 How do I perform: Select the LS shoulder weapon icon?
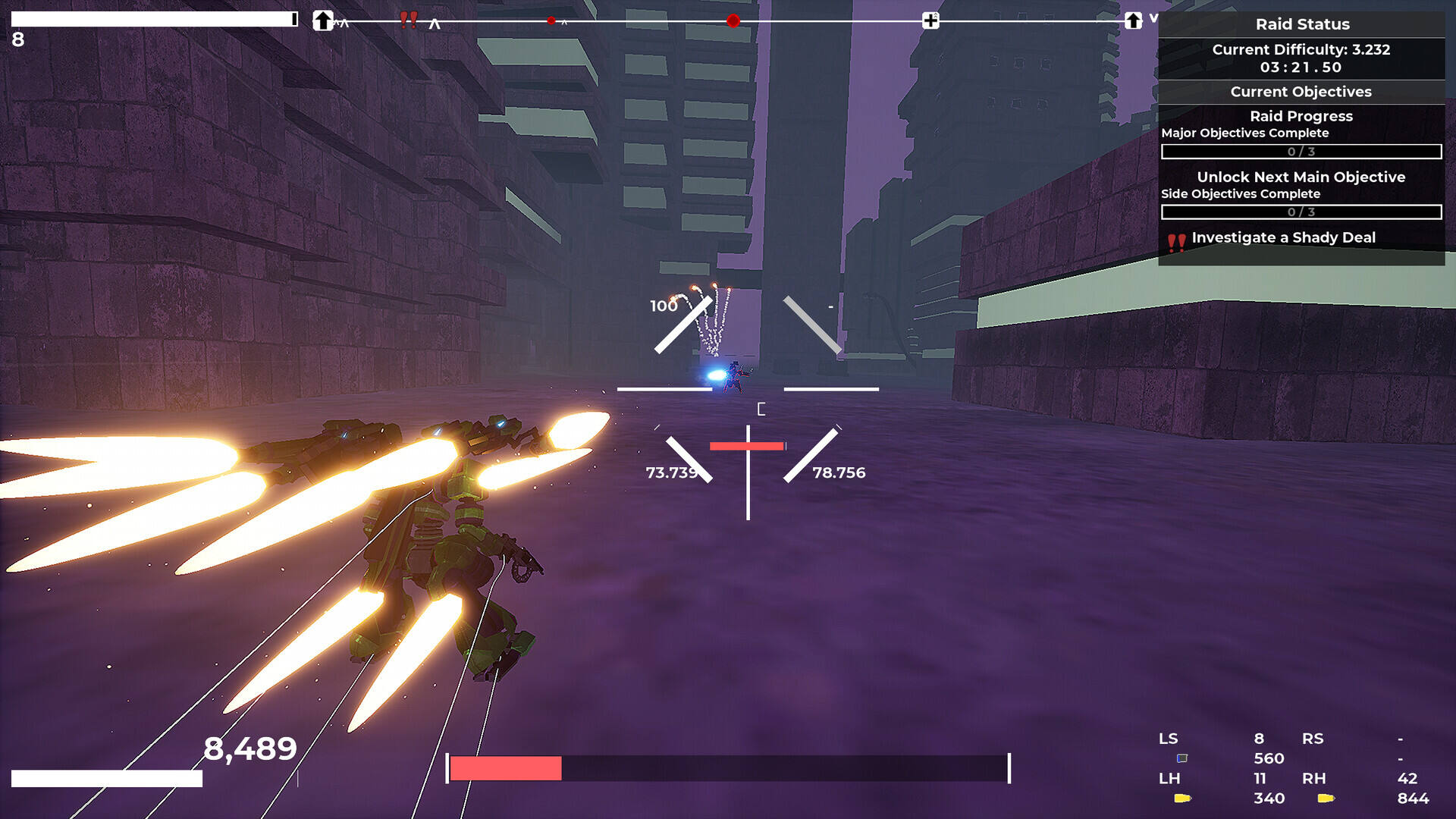[x=1181, y=758]
